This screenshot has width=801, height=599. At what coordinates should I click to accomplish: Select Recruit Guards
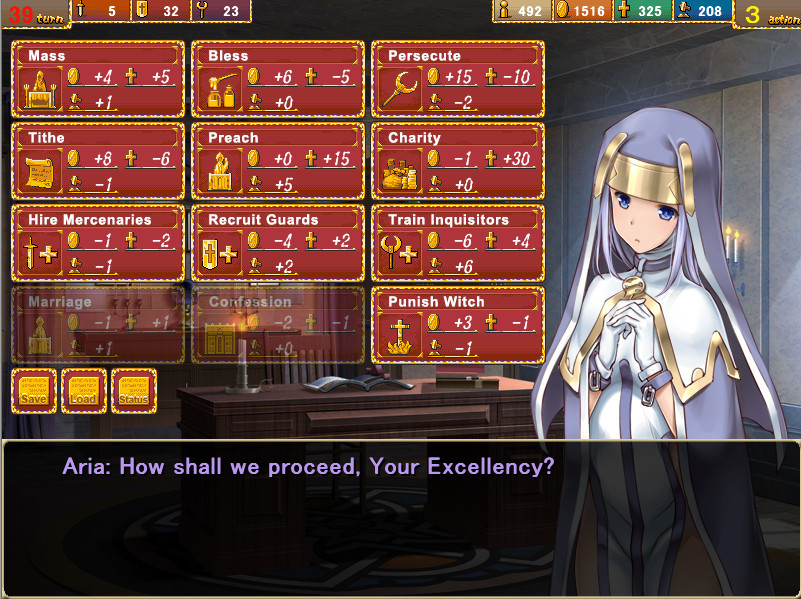(x=278, y=243)
